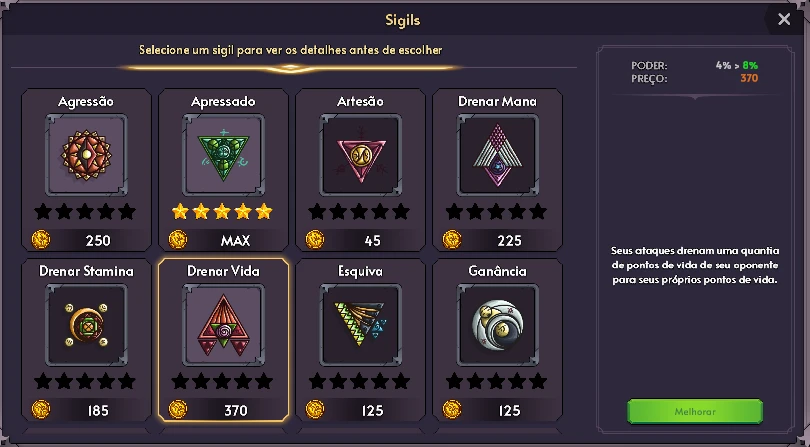Choose the Apressado sigil
The width and height of the screenshot is (810, 447).
coord(223,168)
